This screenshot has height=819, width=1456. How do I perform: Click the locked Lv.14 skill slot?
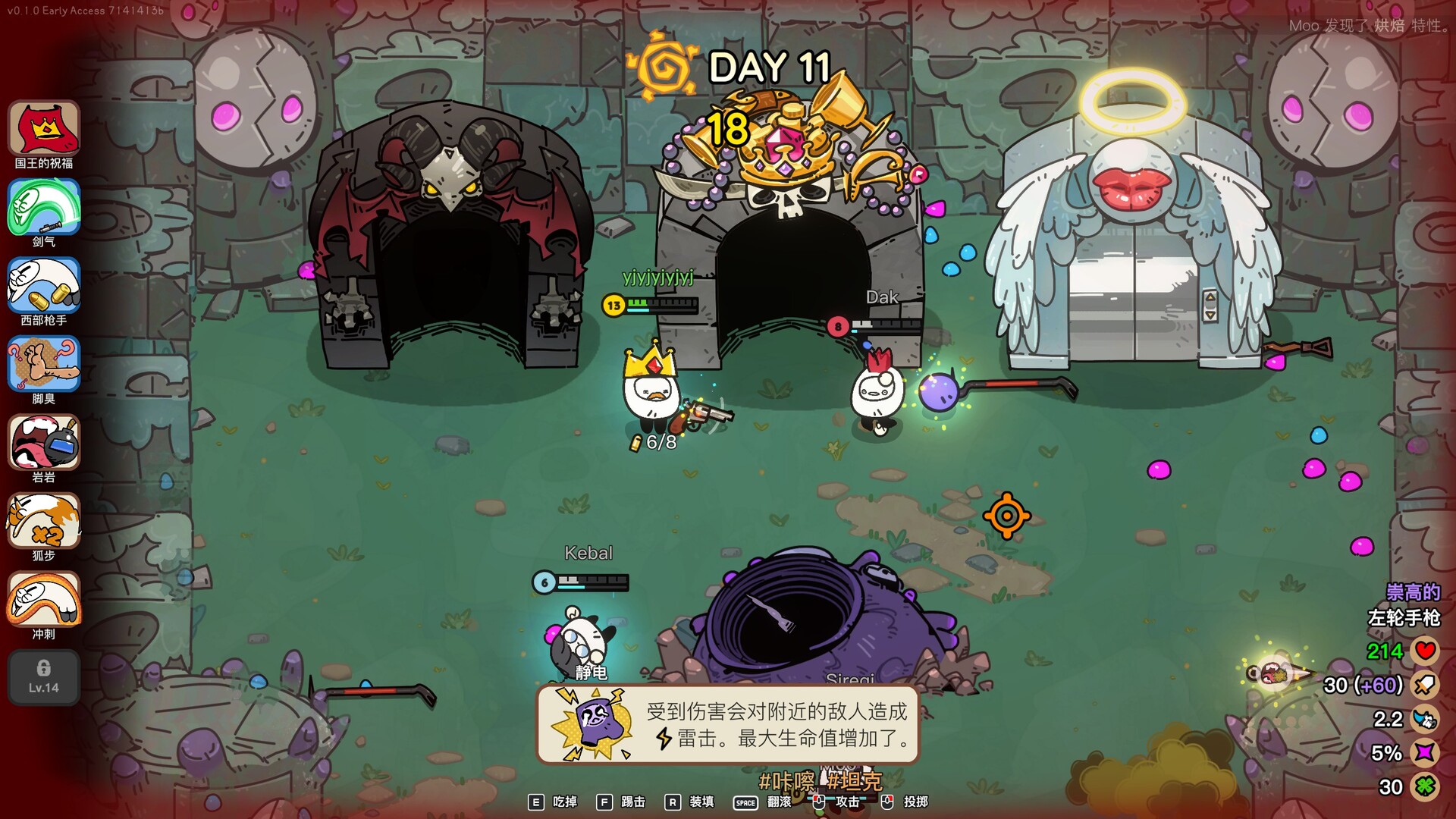pos(43,677)
